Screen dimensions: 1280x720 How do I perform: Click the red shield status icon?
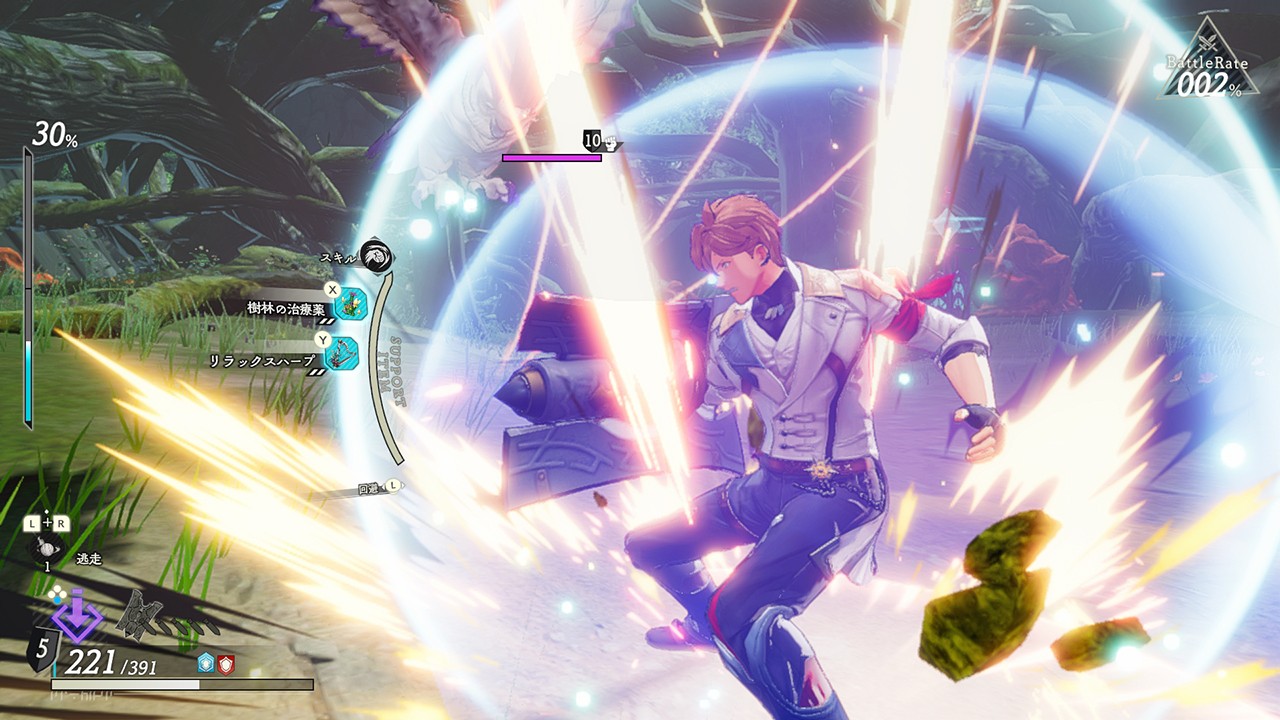[226, 663]
